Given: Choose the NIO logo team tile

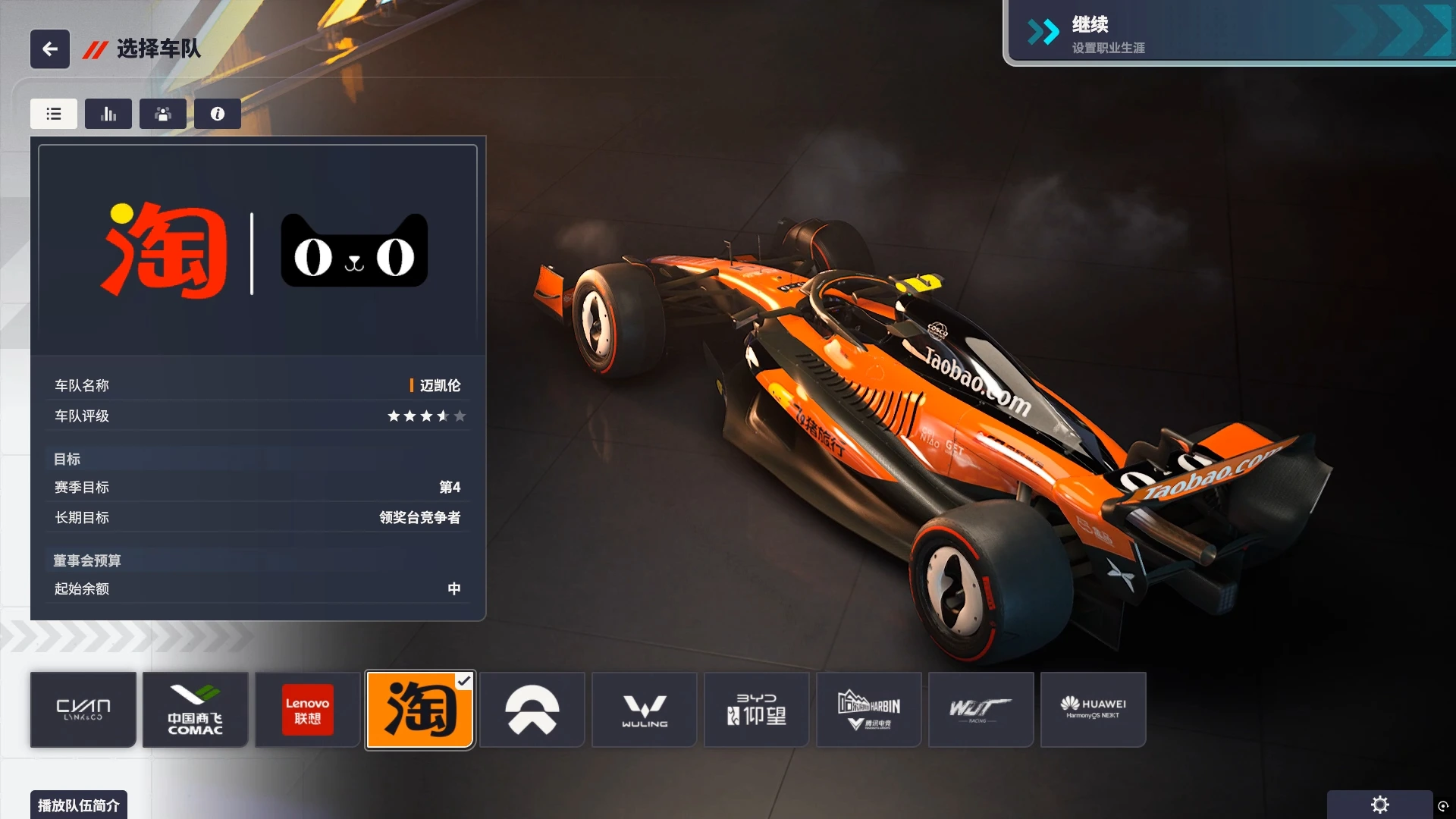Looking at the screenshot, I should coord(532,710).
